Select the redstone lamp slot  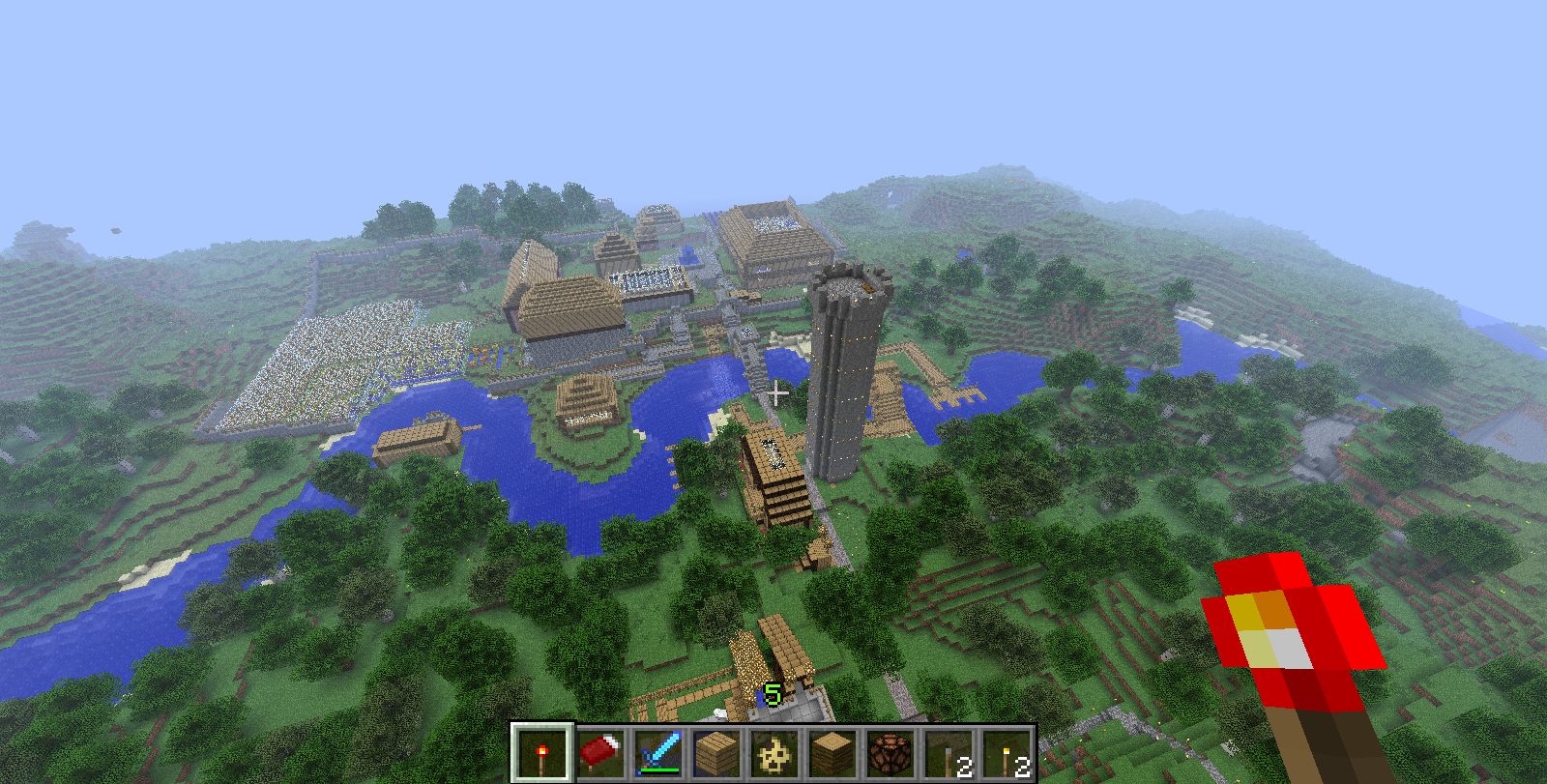coord(890,753)
